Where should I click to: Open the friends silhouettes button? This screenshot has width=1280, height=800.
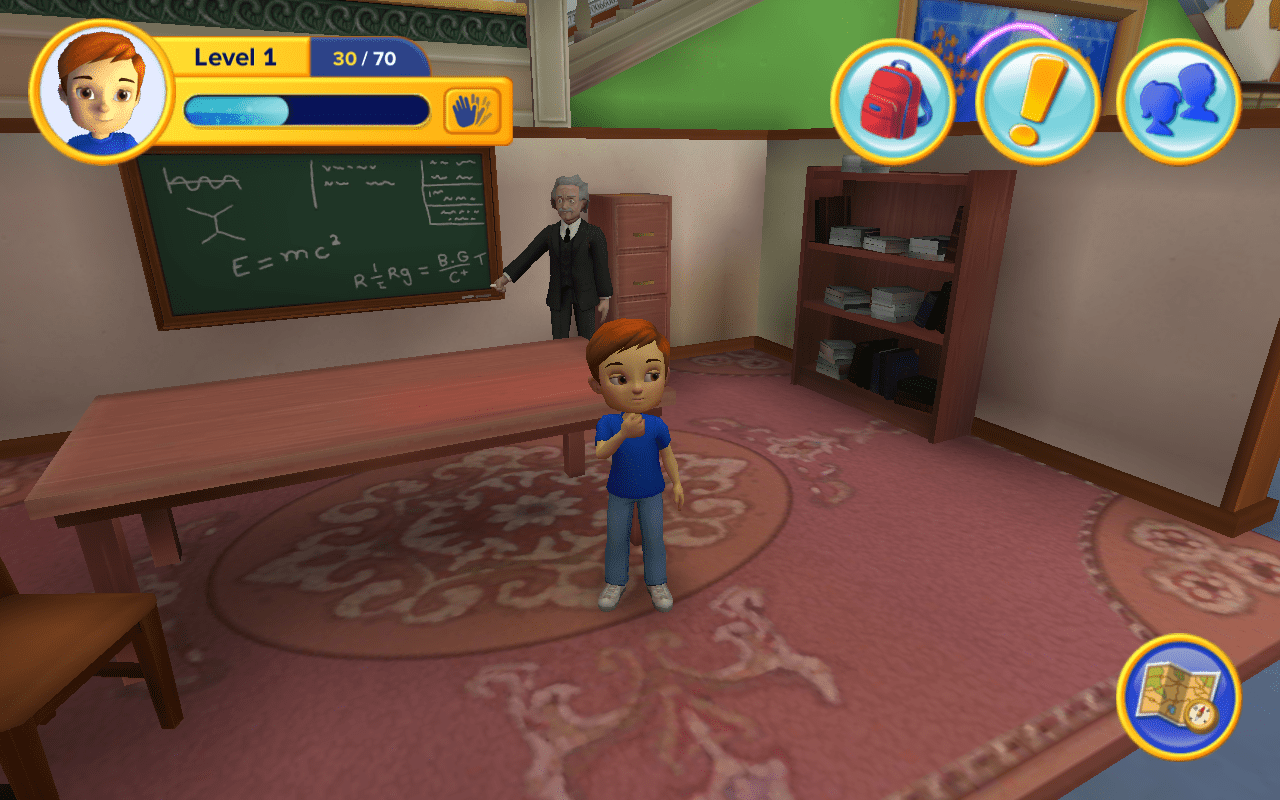1178,101
